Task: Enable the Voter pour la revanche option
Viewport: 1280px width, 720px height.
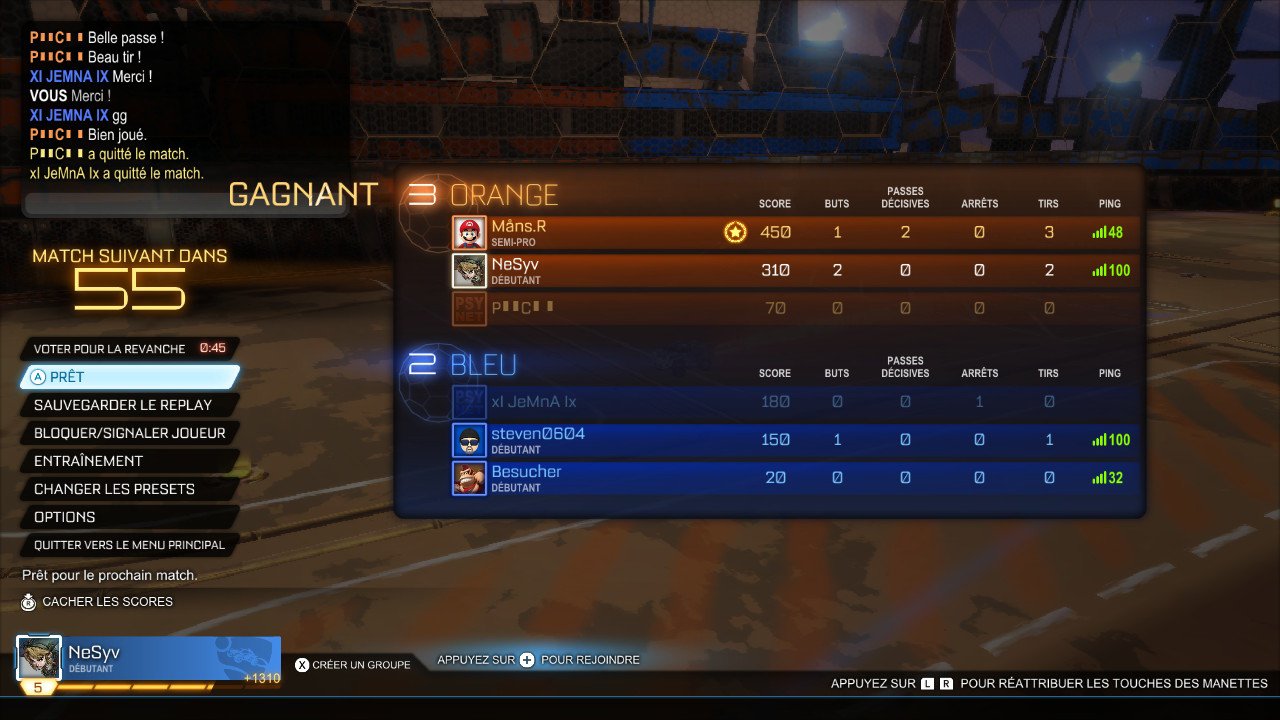Action: coord(107,349)
